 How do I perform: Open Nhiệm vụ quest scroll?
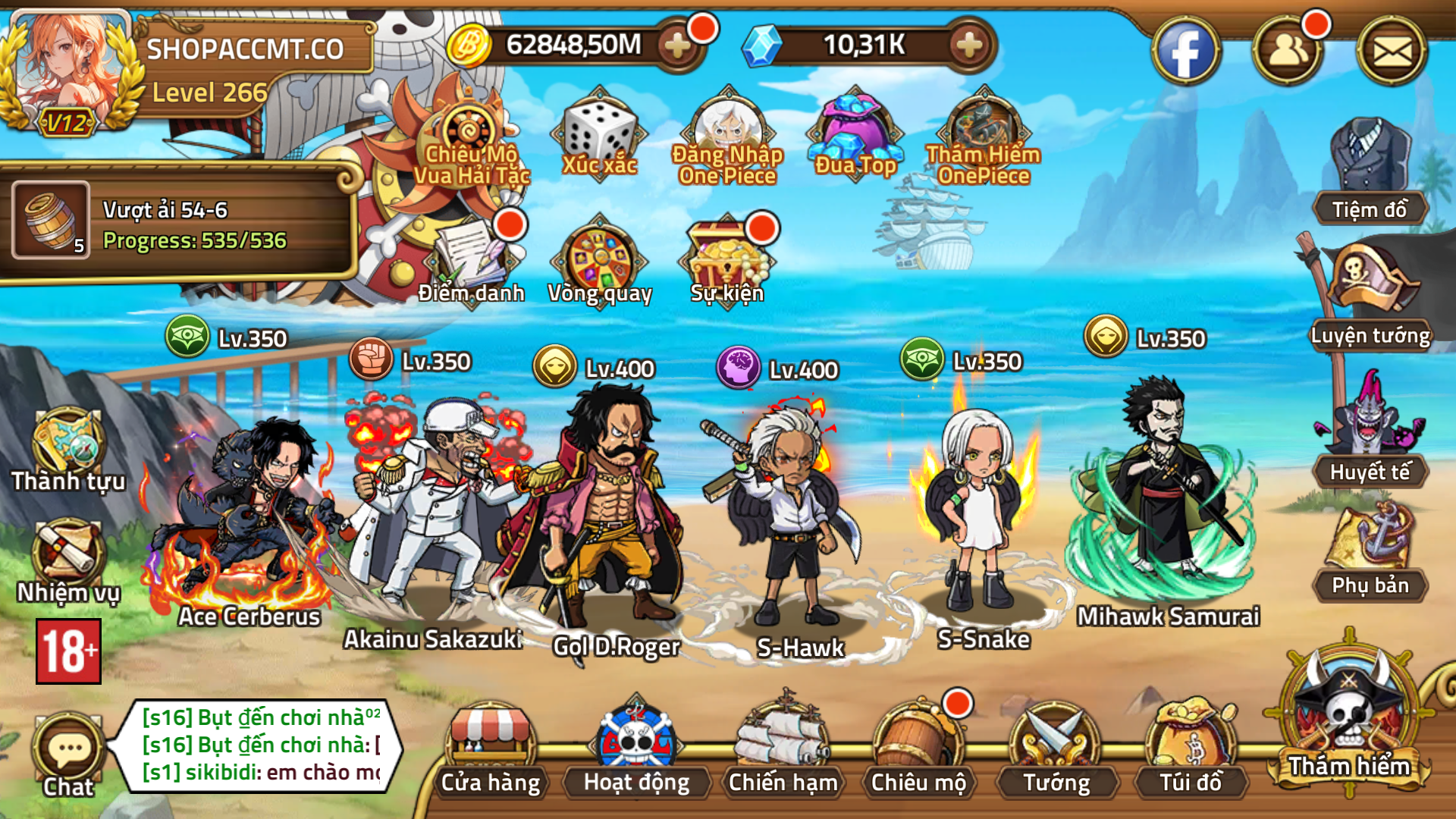pos(68,561)
